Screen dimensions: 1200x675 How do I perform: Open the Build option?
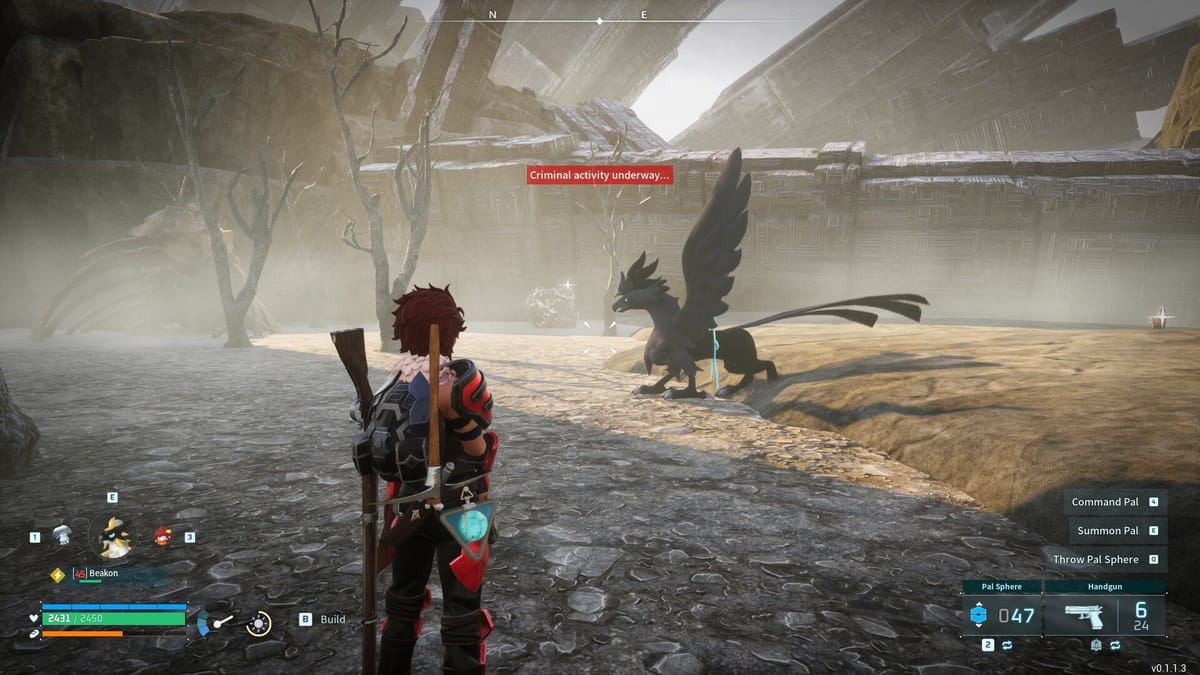point(332,619)
